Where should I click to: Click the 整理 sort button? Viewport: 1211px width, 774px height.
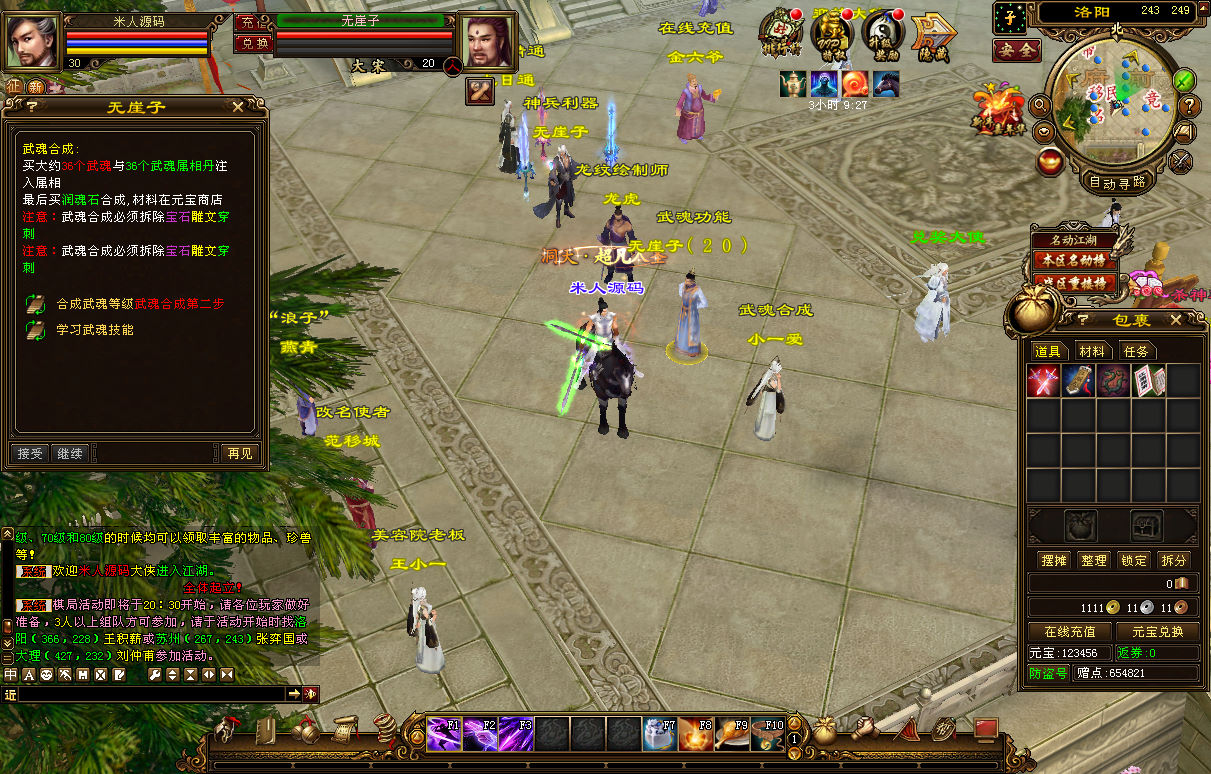click(1094, 560)
